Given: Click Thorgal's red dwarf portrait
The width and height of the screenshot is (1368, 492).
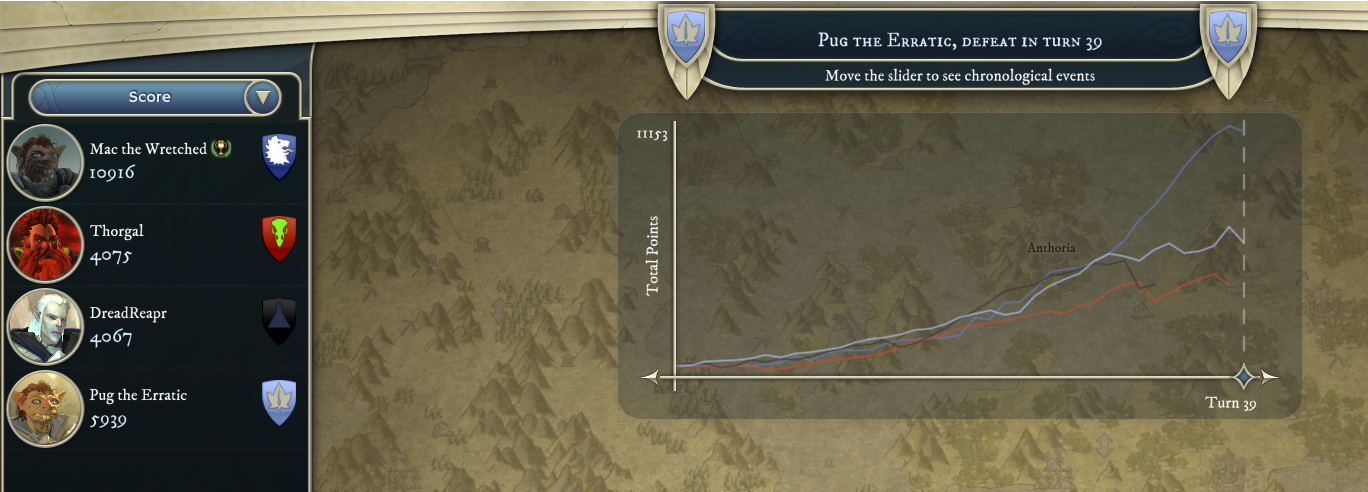Looking at the screenshot, I should (x=44, y=244).
